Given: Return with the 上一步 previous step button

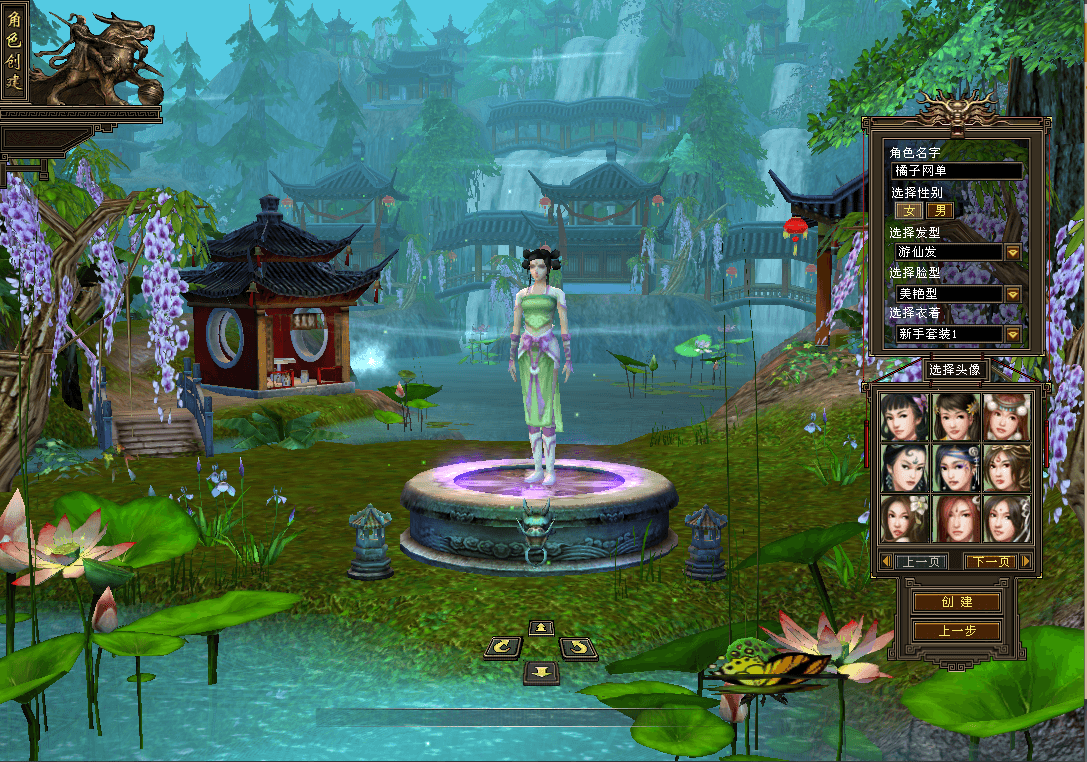Looking at the screenshot, I should pos(956,631).
